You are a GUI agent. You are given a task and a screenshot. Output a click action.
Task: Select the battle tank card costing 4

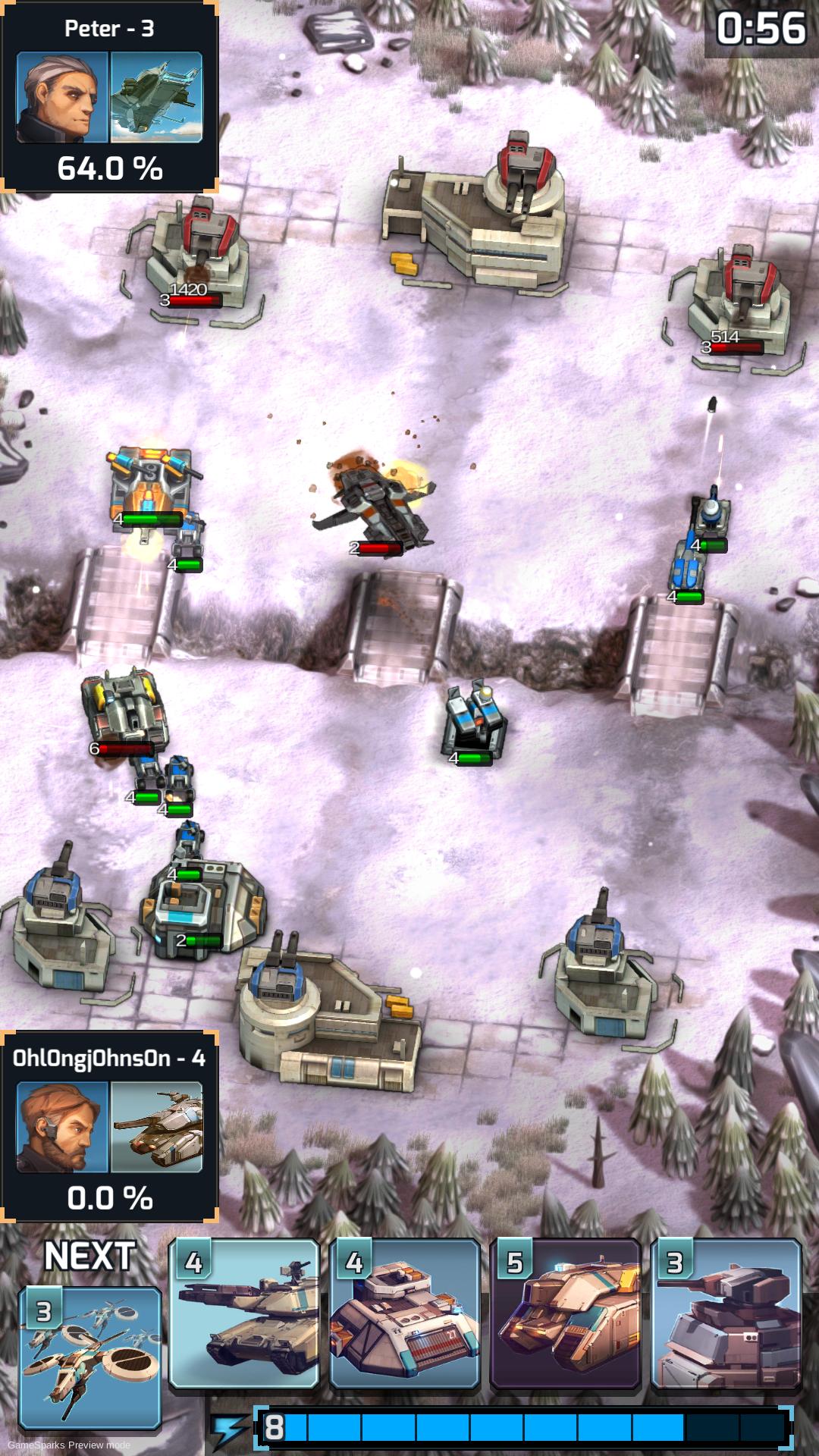tap(244, 1314)
